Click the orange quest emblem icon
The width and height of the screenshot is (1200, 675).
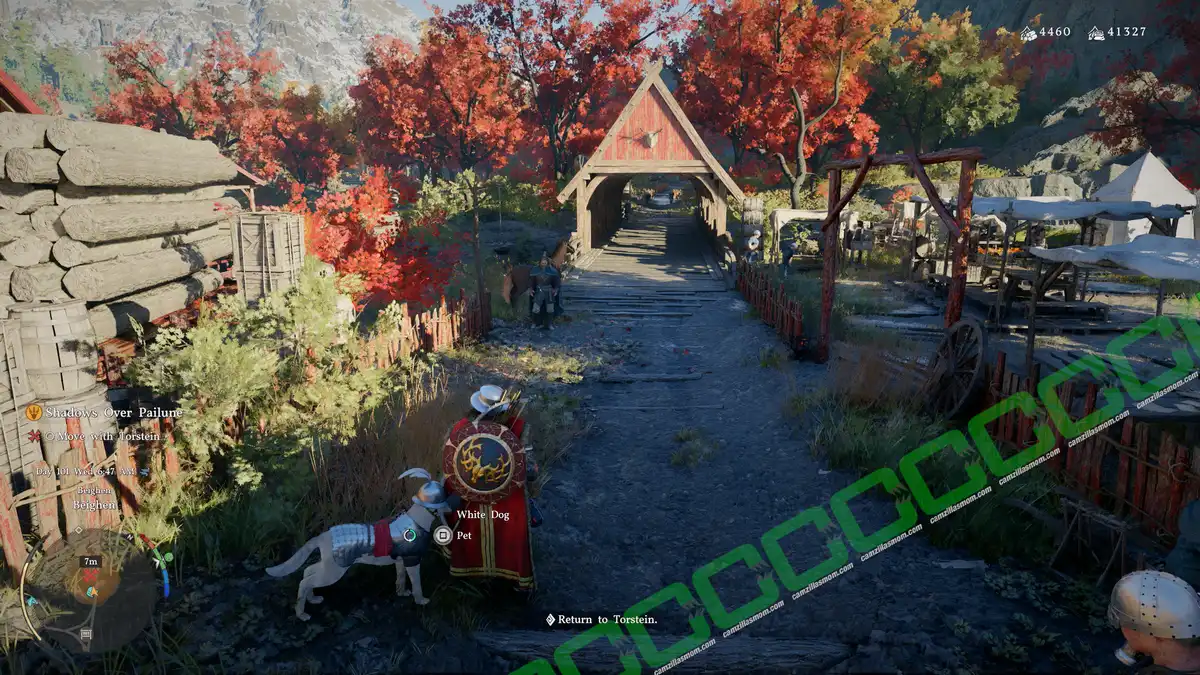(34, 412)
